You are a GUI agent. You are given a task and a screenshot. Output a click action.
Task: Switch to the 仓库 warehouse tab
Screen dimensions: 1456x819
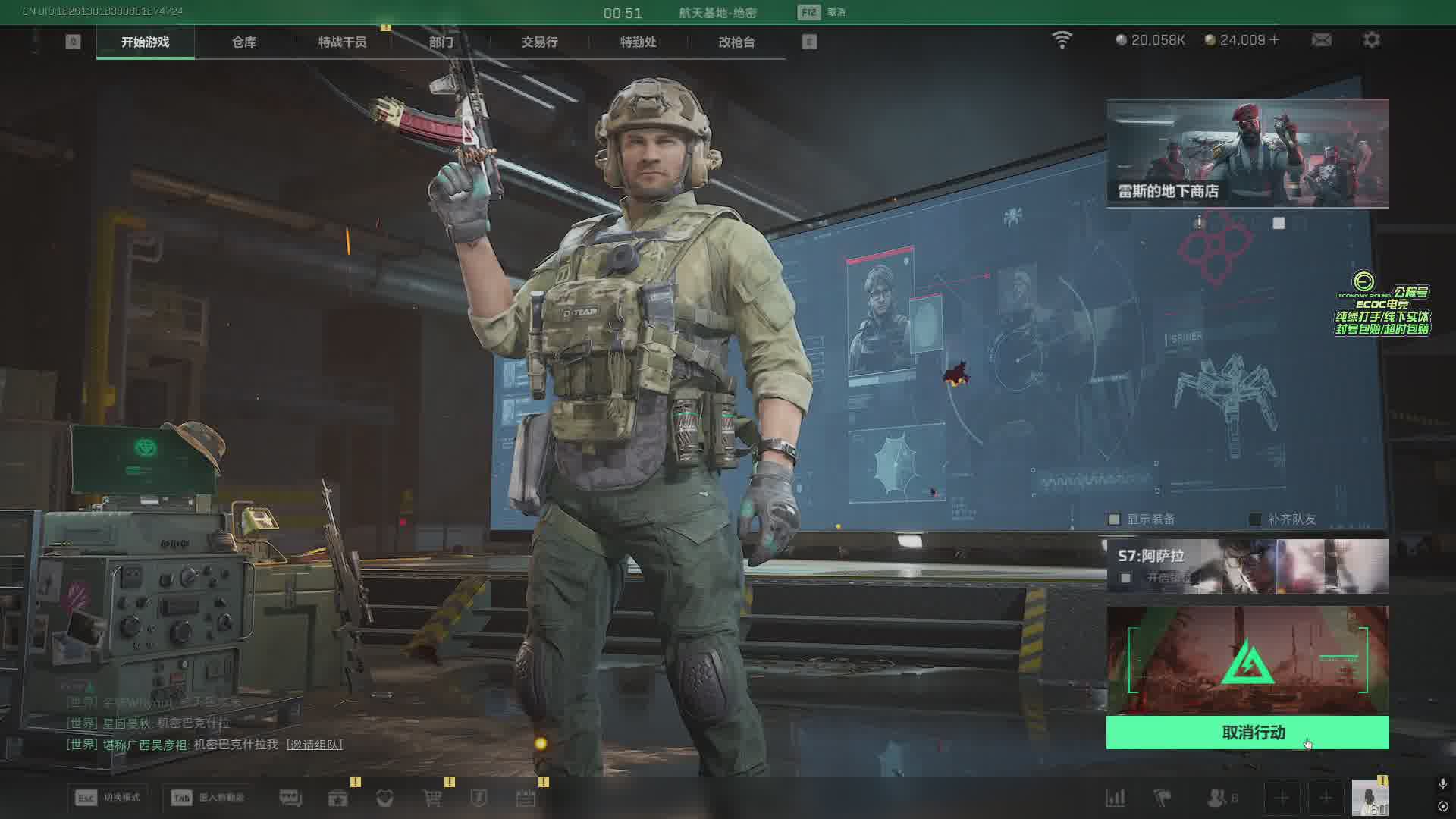coord(243,42)
